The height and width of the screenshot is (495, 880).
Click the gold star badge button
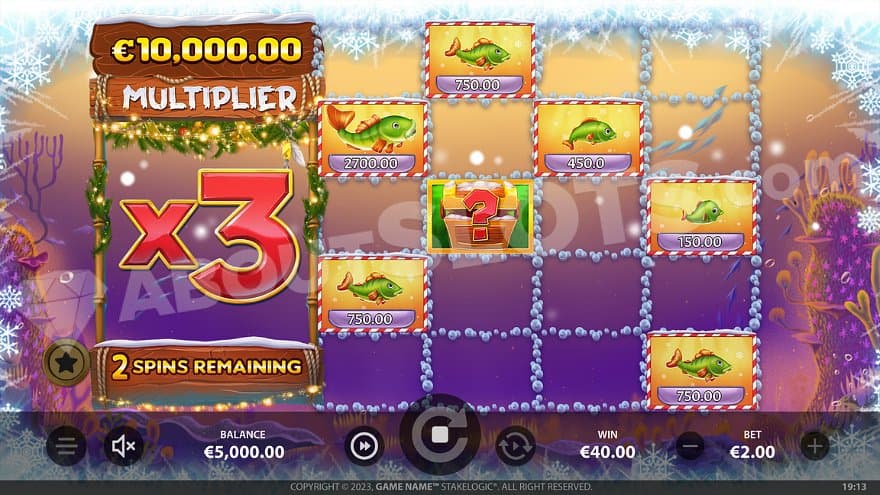[x=66, y=366]
